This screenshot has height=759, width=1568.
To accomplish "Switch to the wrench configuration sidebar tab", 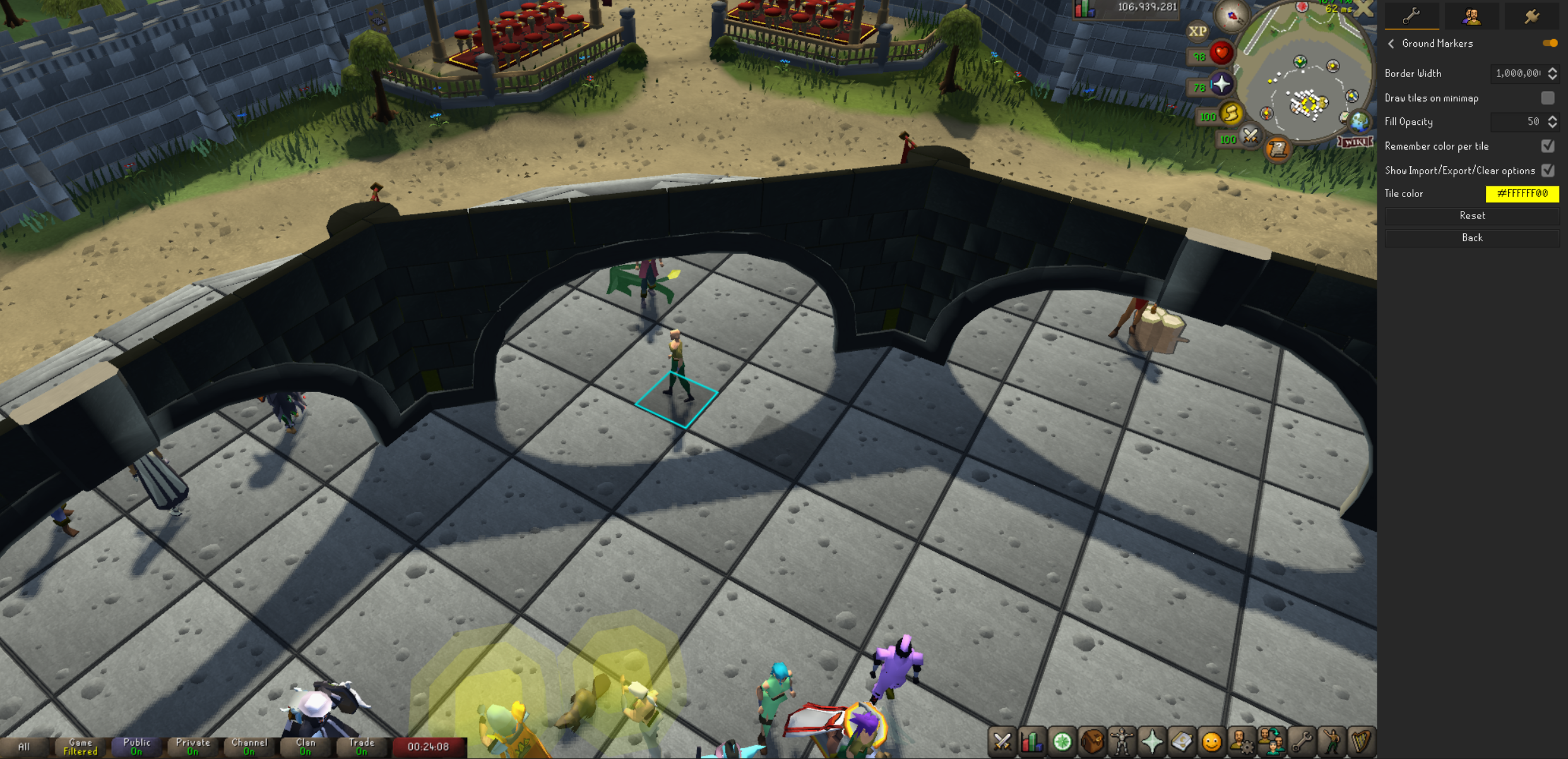I will 1411,16.
